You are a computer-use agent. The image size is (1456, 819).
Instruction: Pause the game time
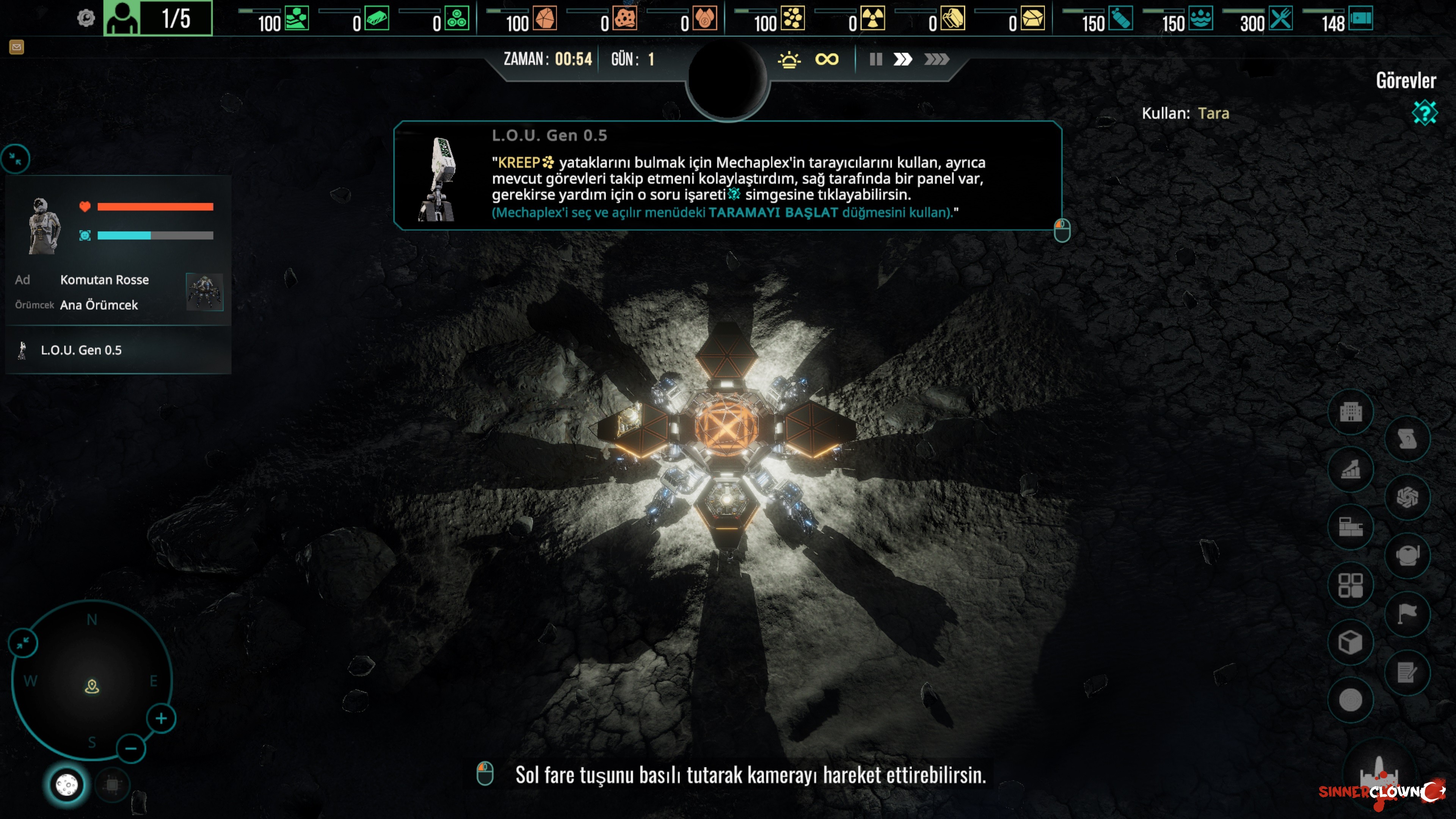pyautogui.click(x=875, y=60)
